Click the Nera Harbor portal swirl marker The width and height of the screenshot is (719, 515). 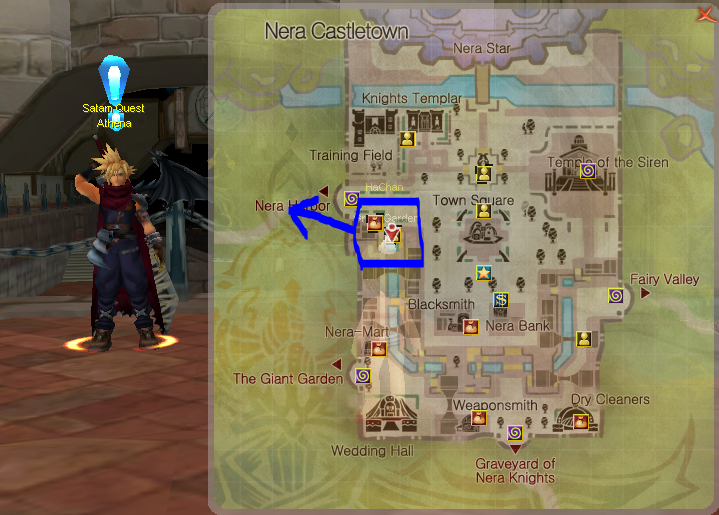point(352,199)
